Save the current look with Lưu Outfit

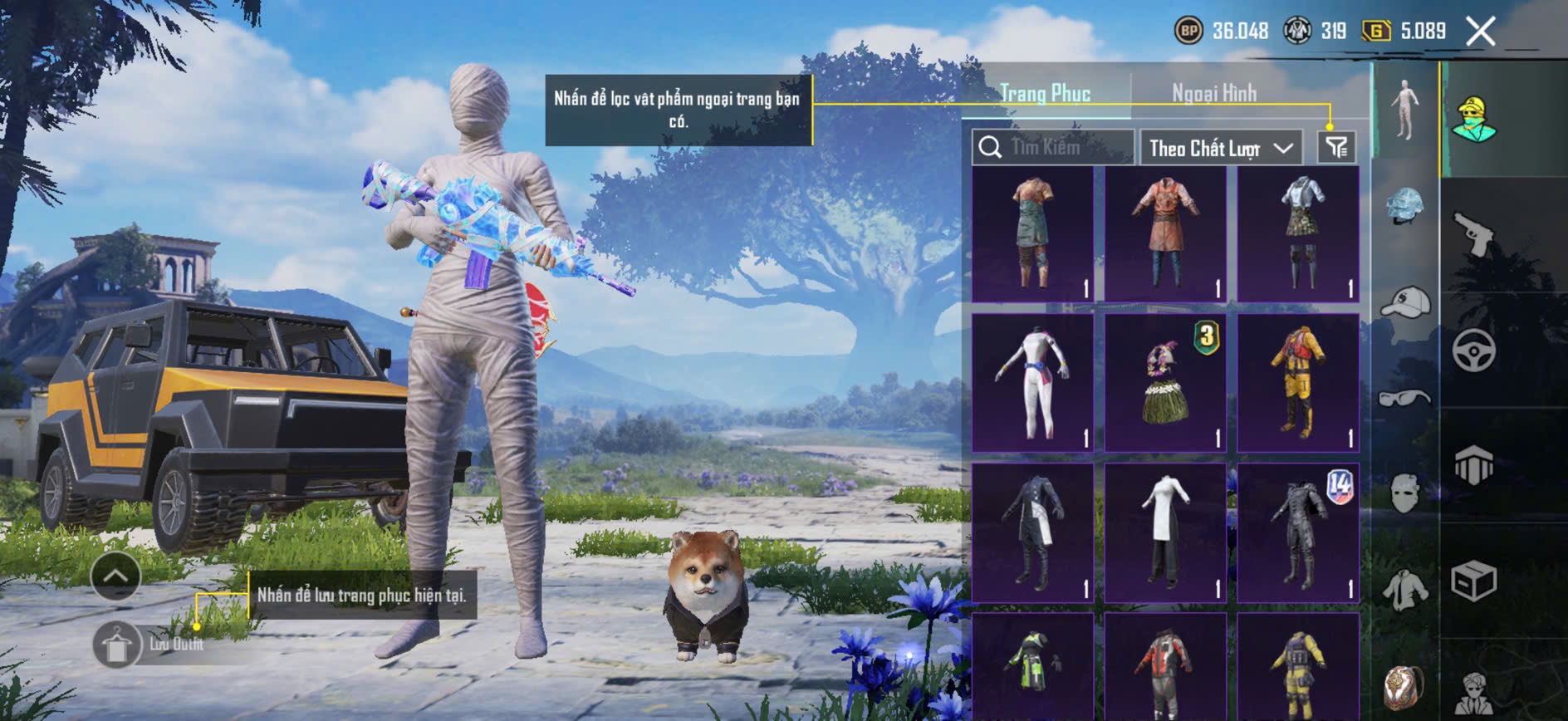pos(117,645)
